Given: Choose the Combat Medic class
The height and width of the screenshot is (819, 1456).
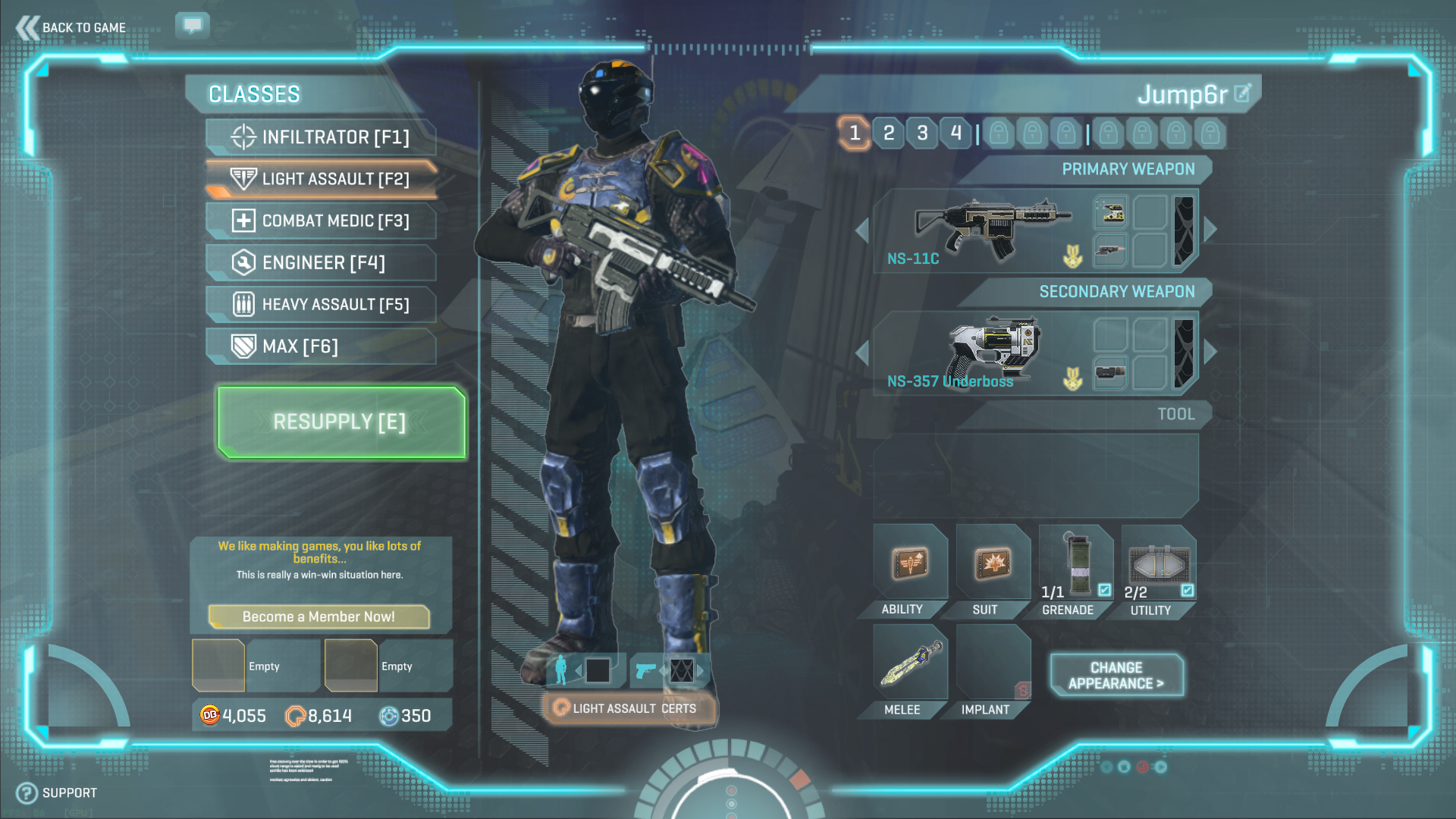Looking at the screenshot, I should (x=322, y=221).
